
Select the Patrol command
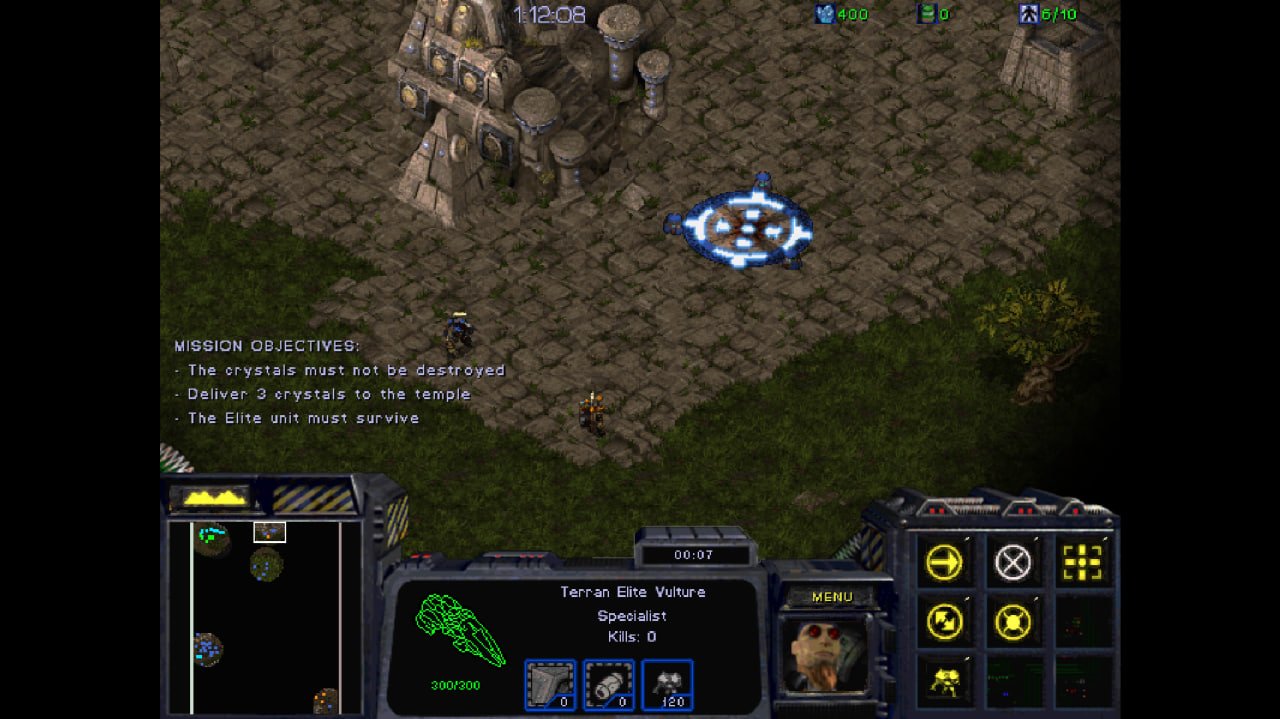(944, 623)
